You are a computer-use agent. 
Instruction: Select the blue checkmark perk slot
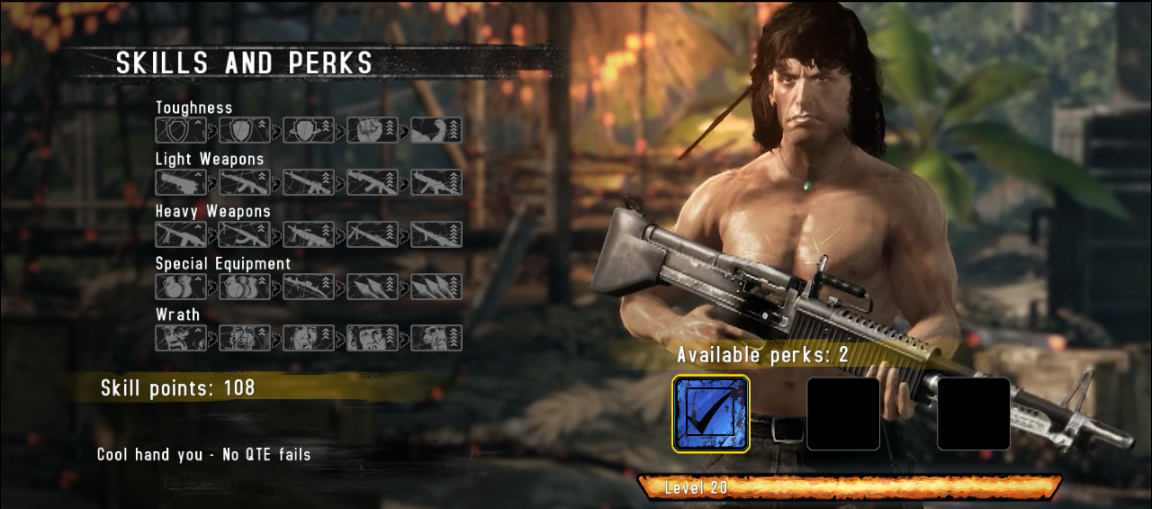tap(711, 414)
